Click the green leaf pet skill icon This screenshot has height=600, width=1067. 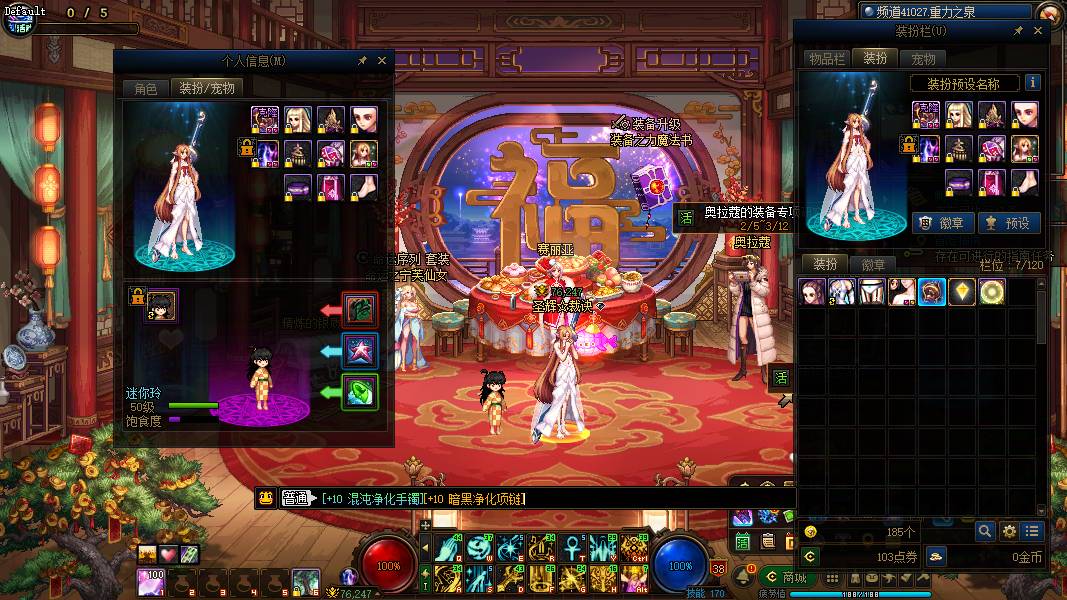[x=360, y=391]
